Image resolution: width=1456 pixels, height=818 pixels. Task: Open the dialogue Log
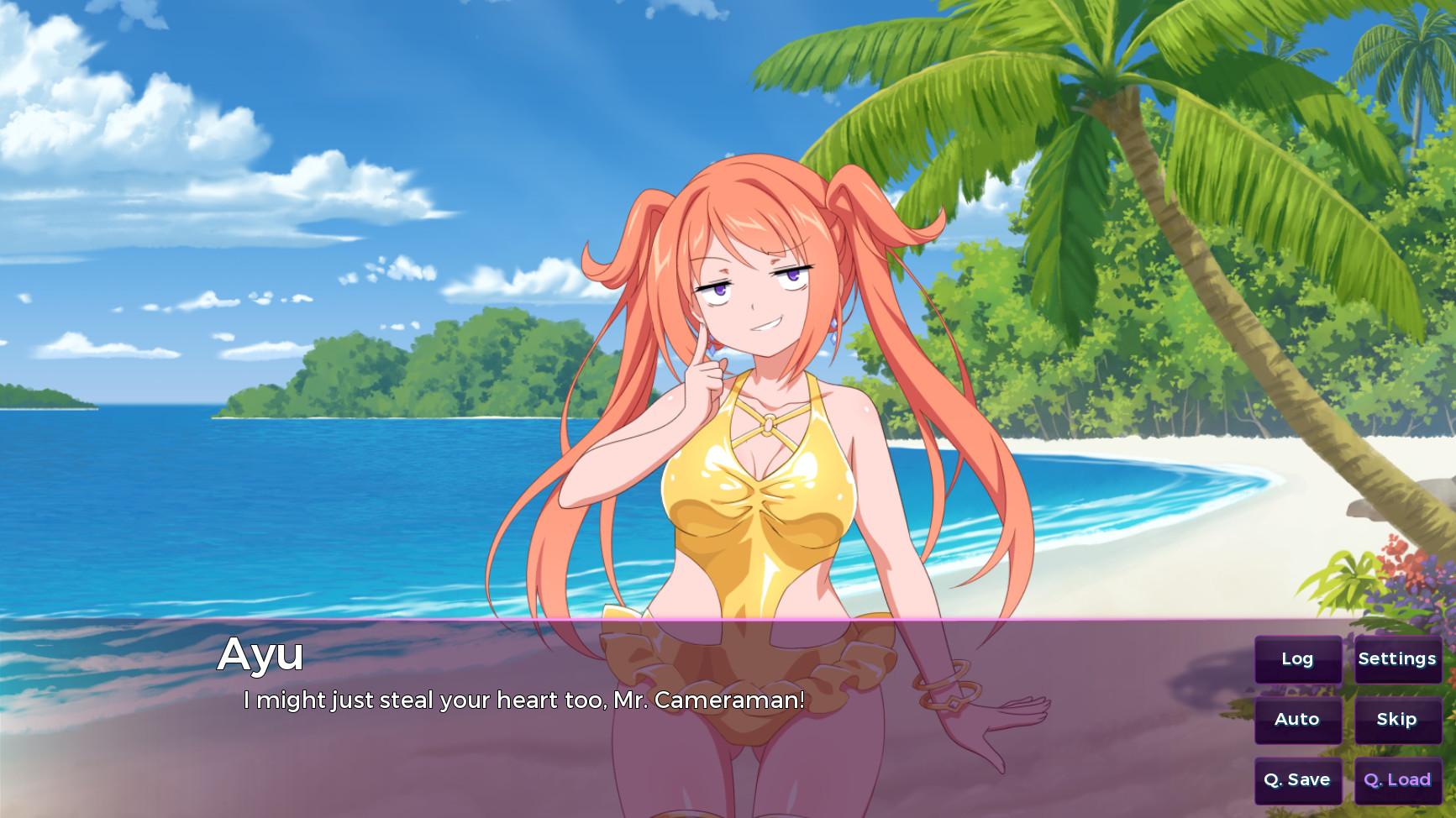tap(1297, 659)
